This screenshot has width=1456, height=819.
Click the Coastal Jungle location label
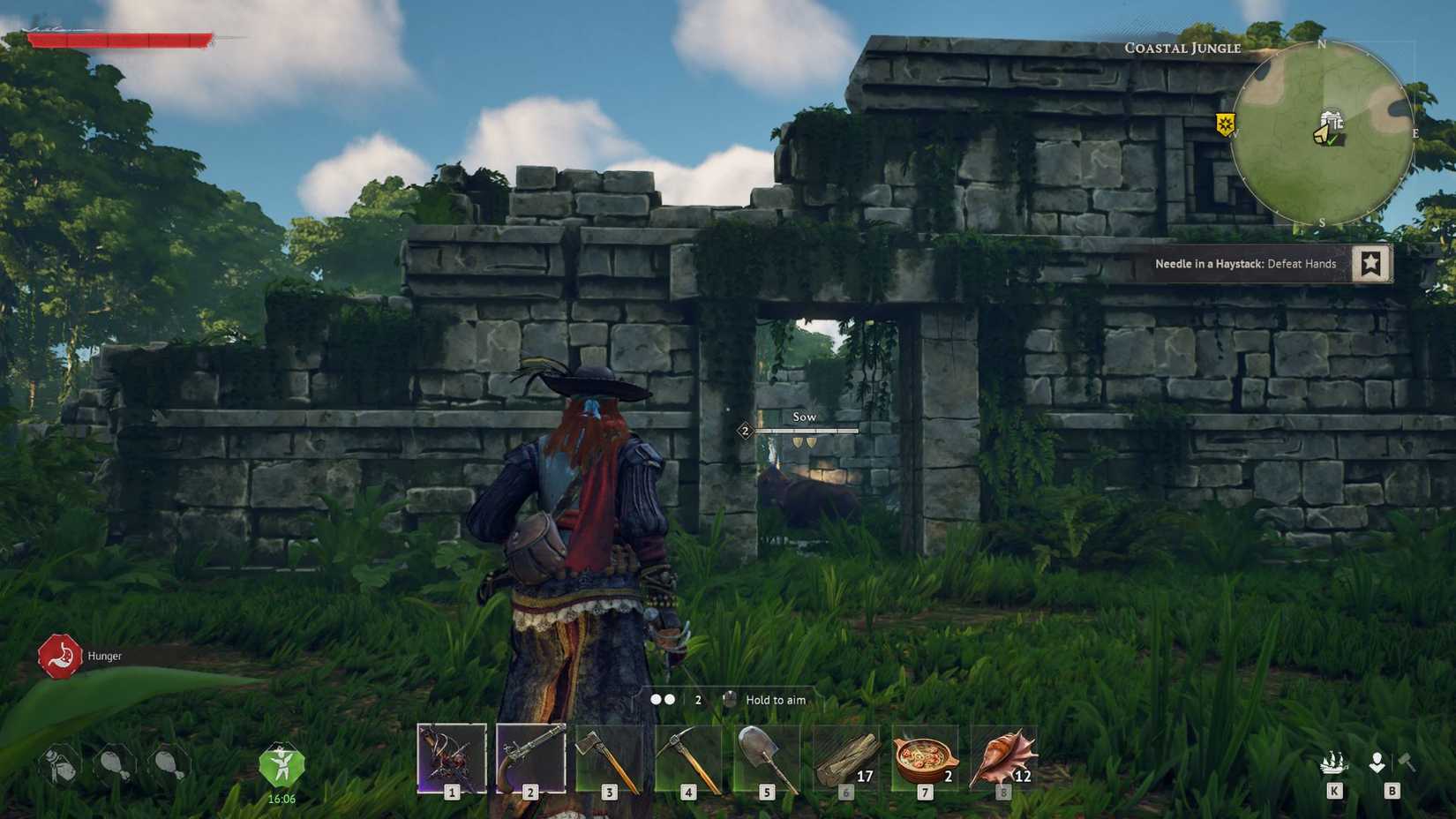(1182, 49)
